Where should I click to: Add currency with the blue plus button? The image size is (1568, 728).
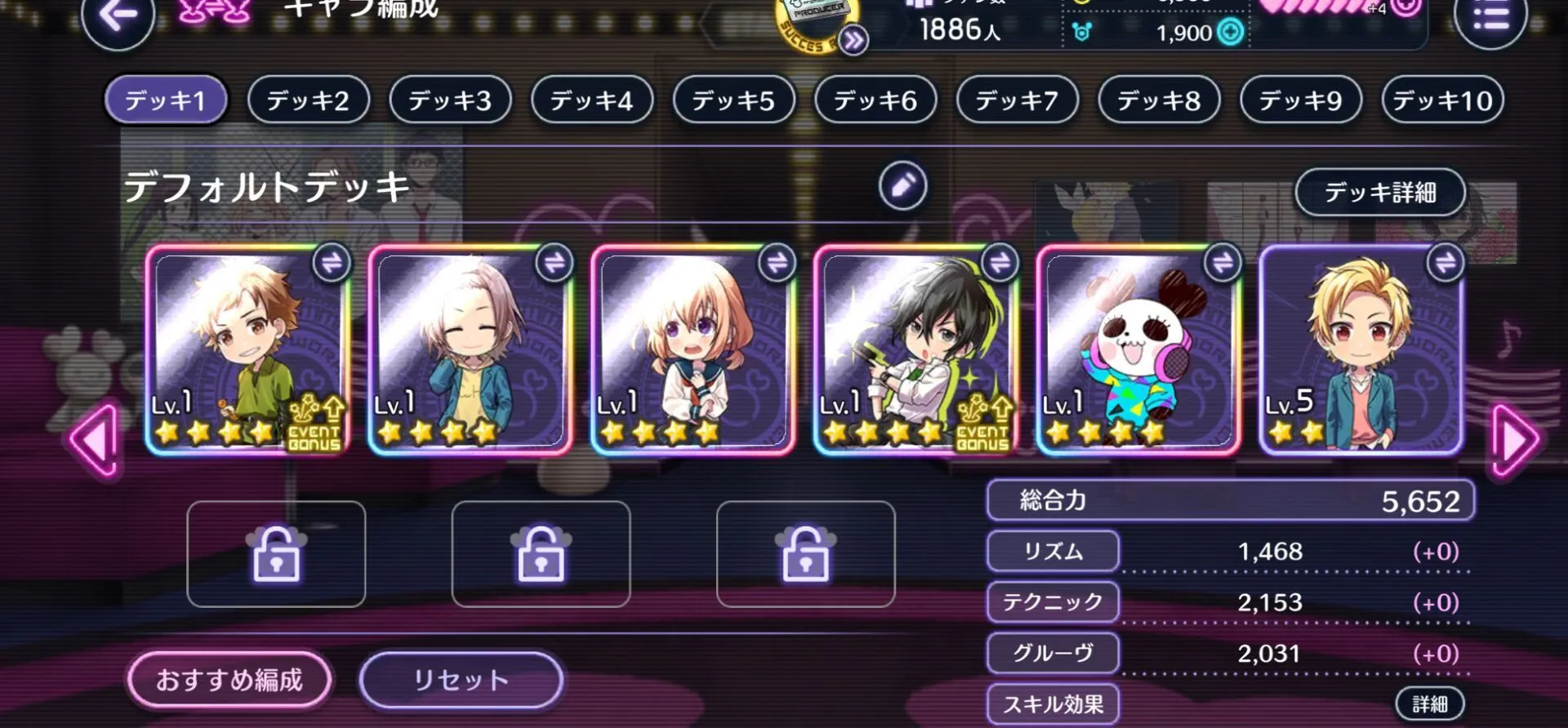coord(1230,33)
